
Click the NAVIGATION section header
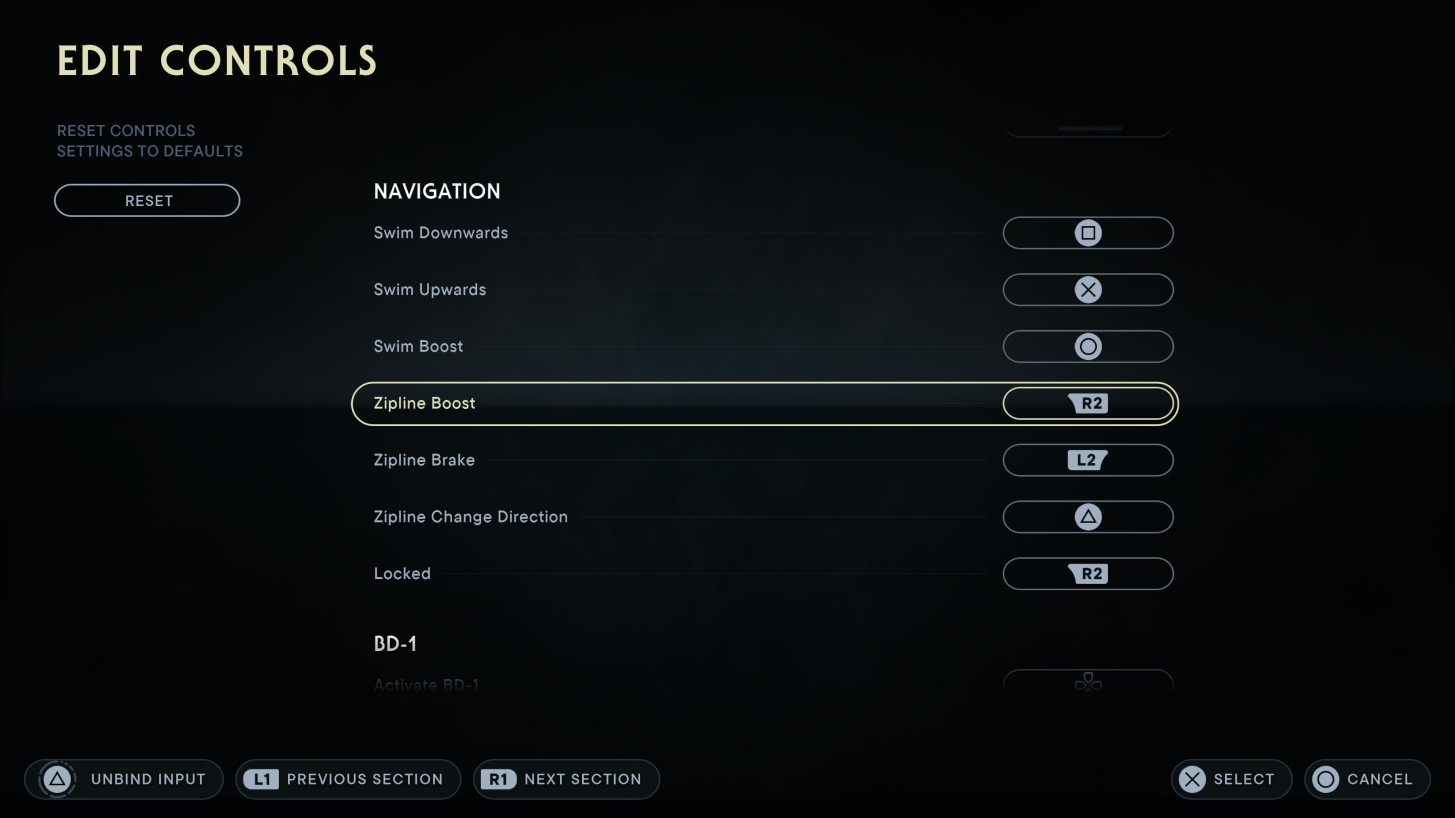click(437, 191)
